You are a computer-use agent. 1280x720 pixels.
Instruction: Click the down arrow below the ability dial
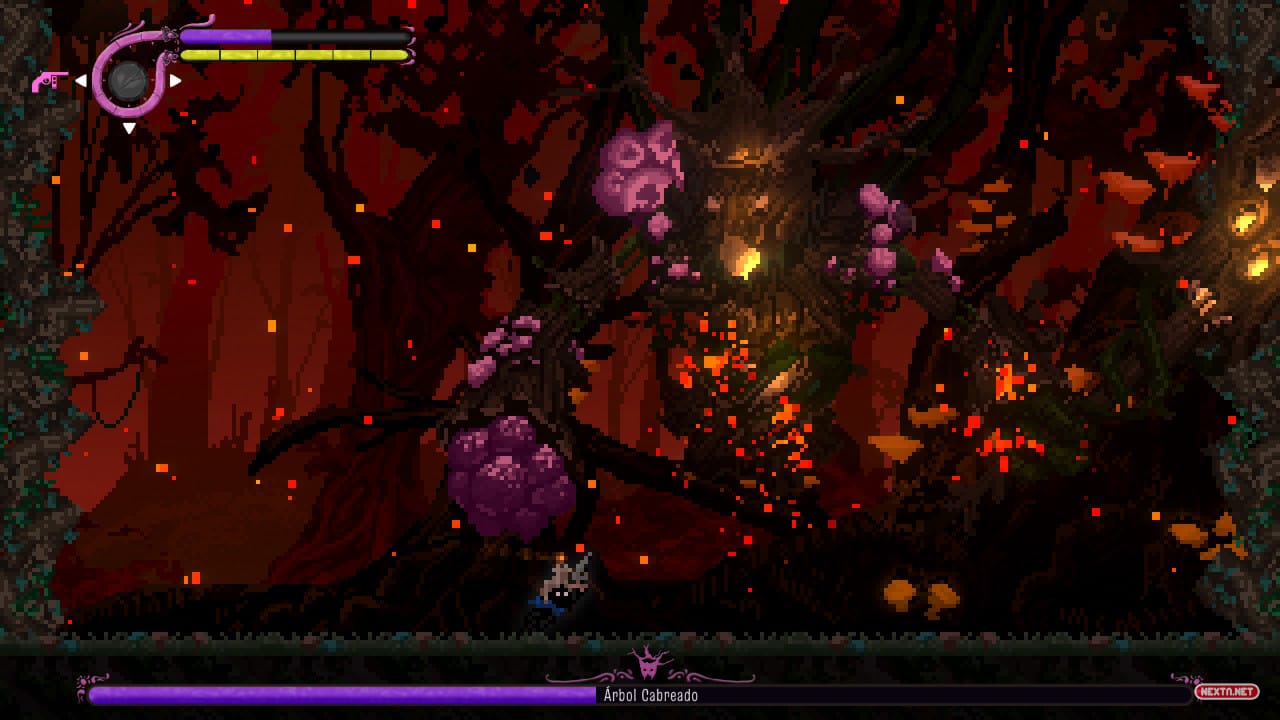click(129, 128)
